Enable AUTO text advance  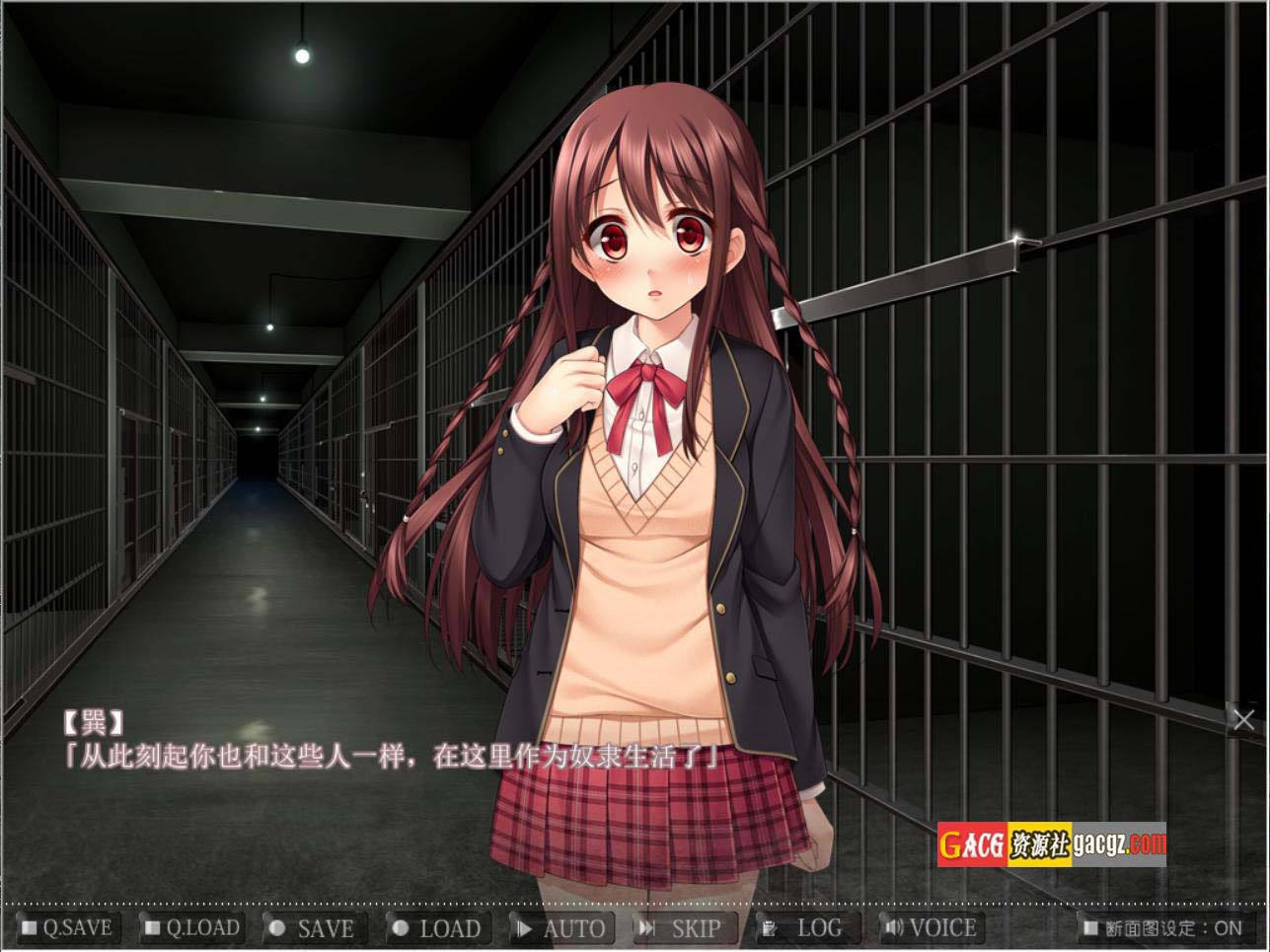[x=561, y=928]
